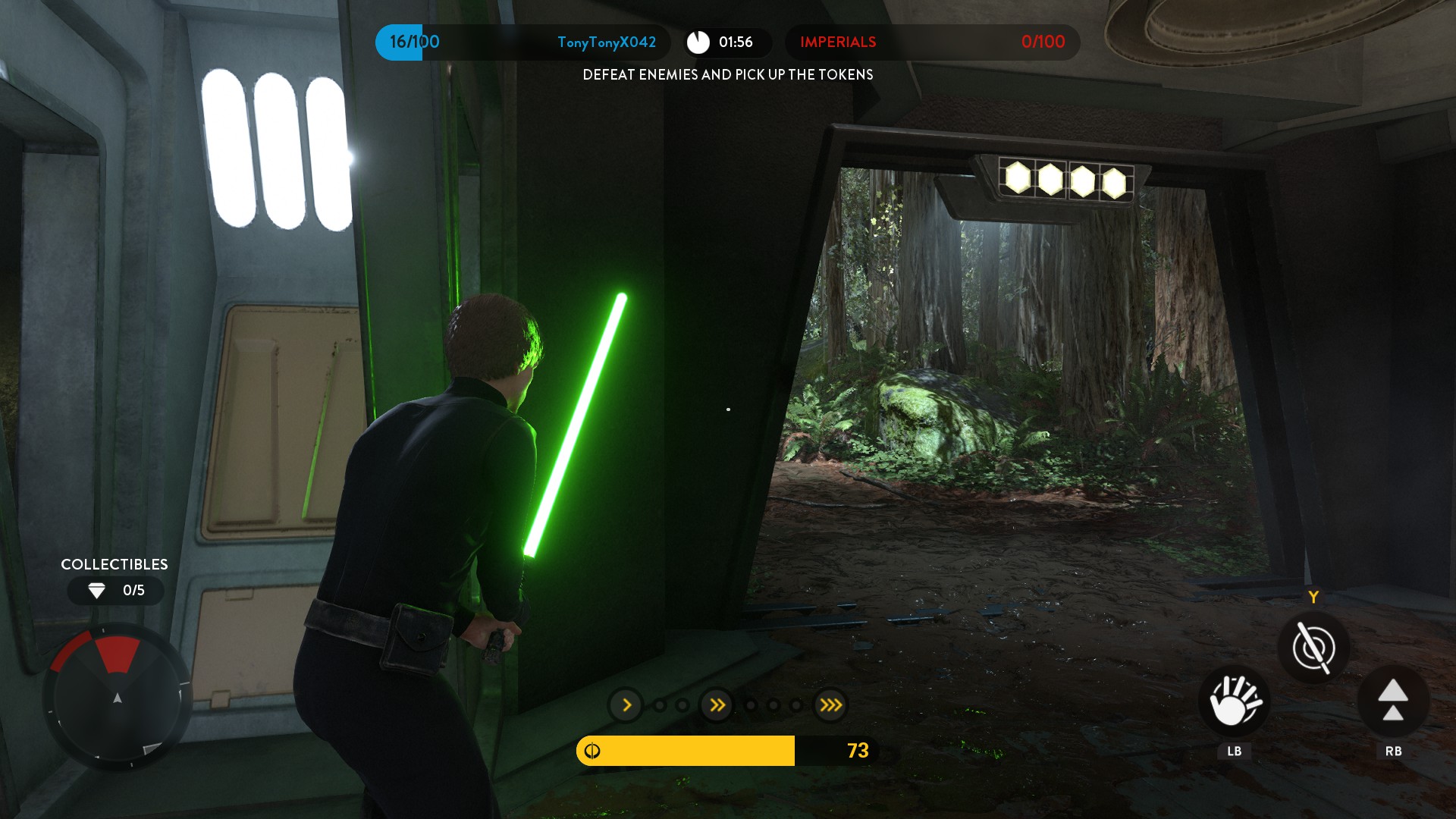Activate the double up-arrow rush ability

(x=1393, y=701)
